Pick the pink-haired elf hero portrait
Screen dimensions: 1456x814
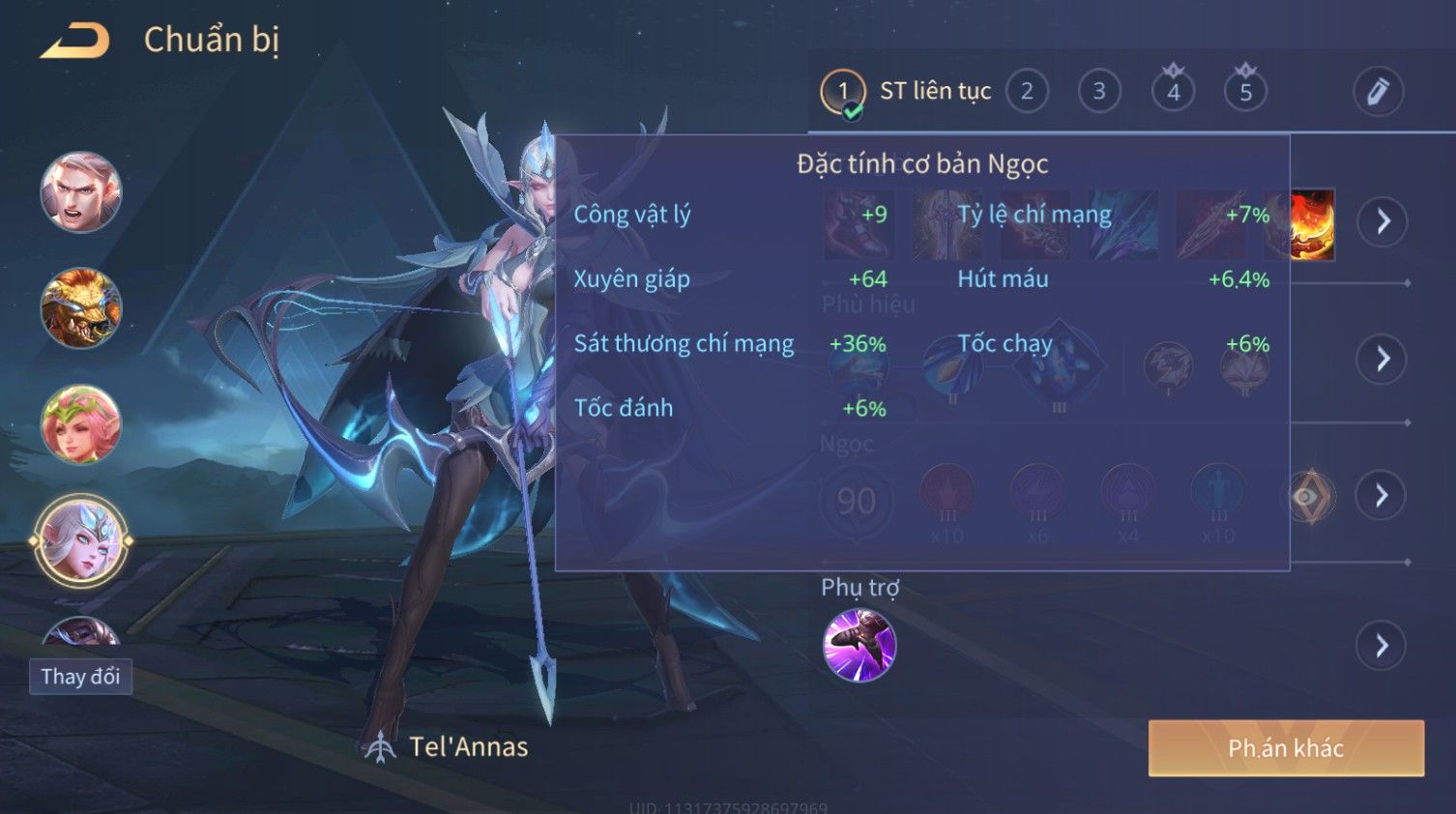(x=81, y=424)
